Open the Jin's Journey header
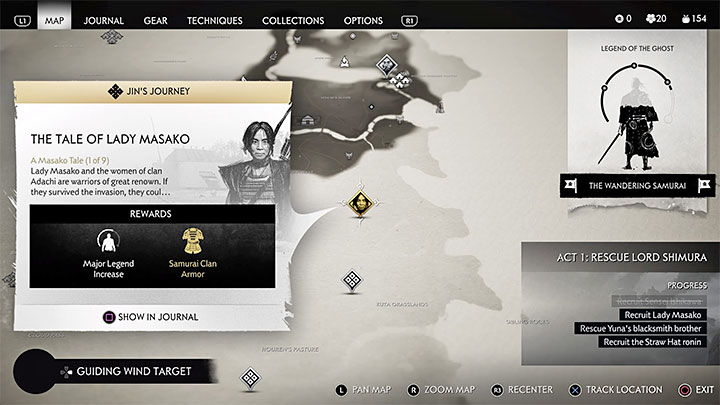This screenshot has width=720, height=405. [152, 92]
